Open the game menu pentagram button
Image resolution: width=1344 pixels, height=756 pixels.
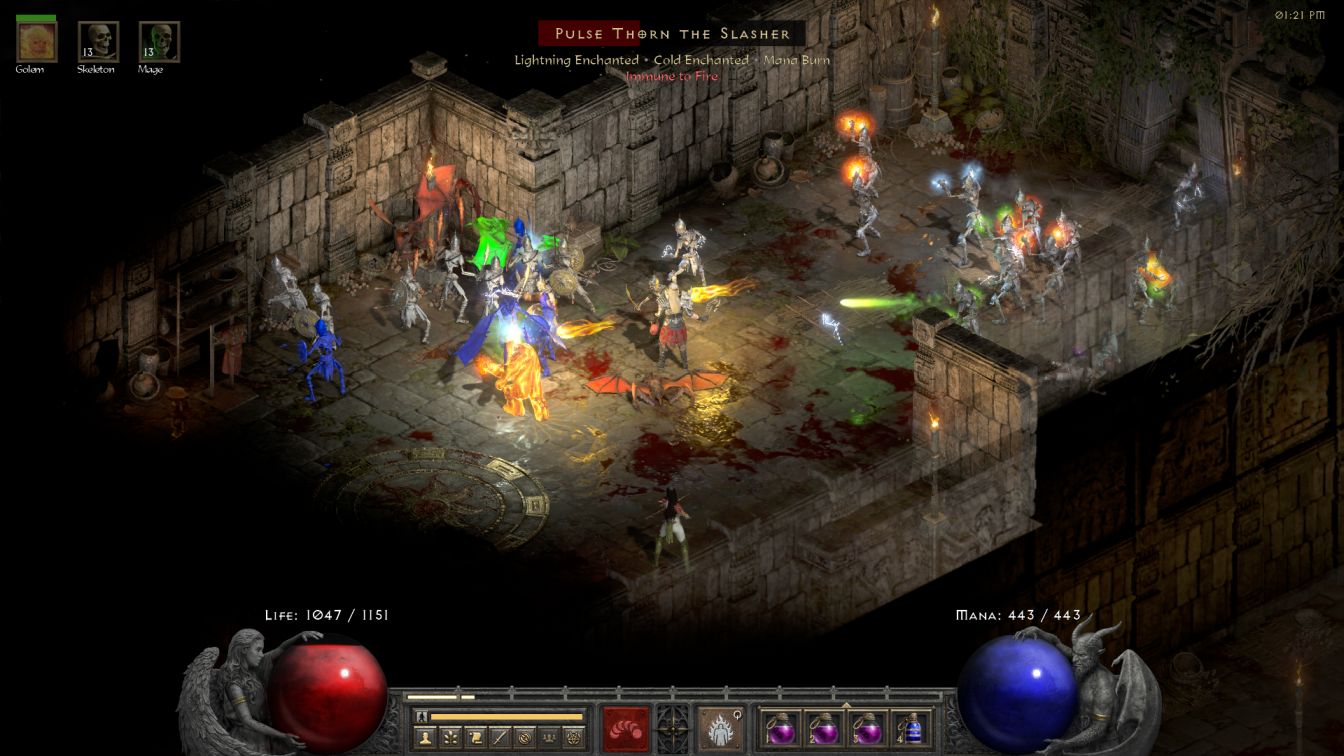(574, 738)
